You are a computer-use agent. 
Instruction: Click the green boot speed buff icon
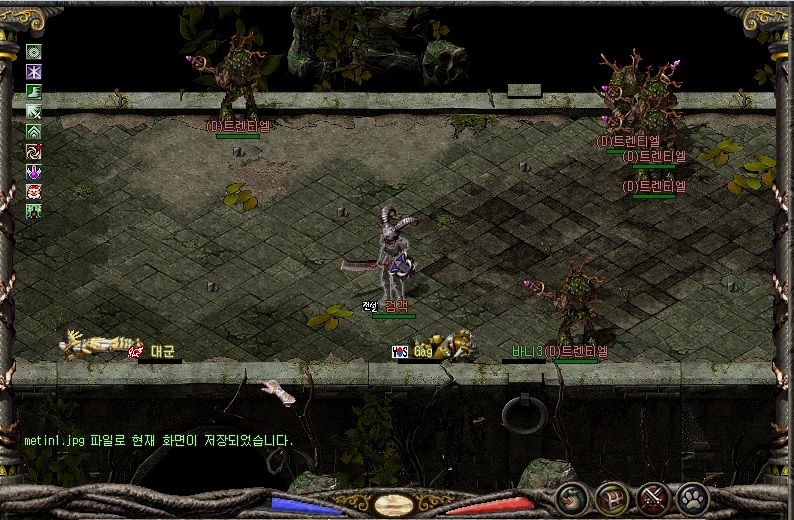[x=34, y=92]
